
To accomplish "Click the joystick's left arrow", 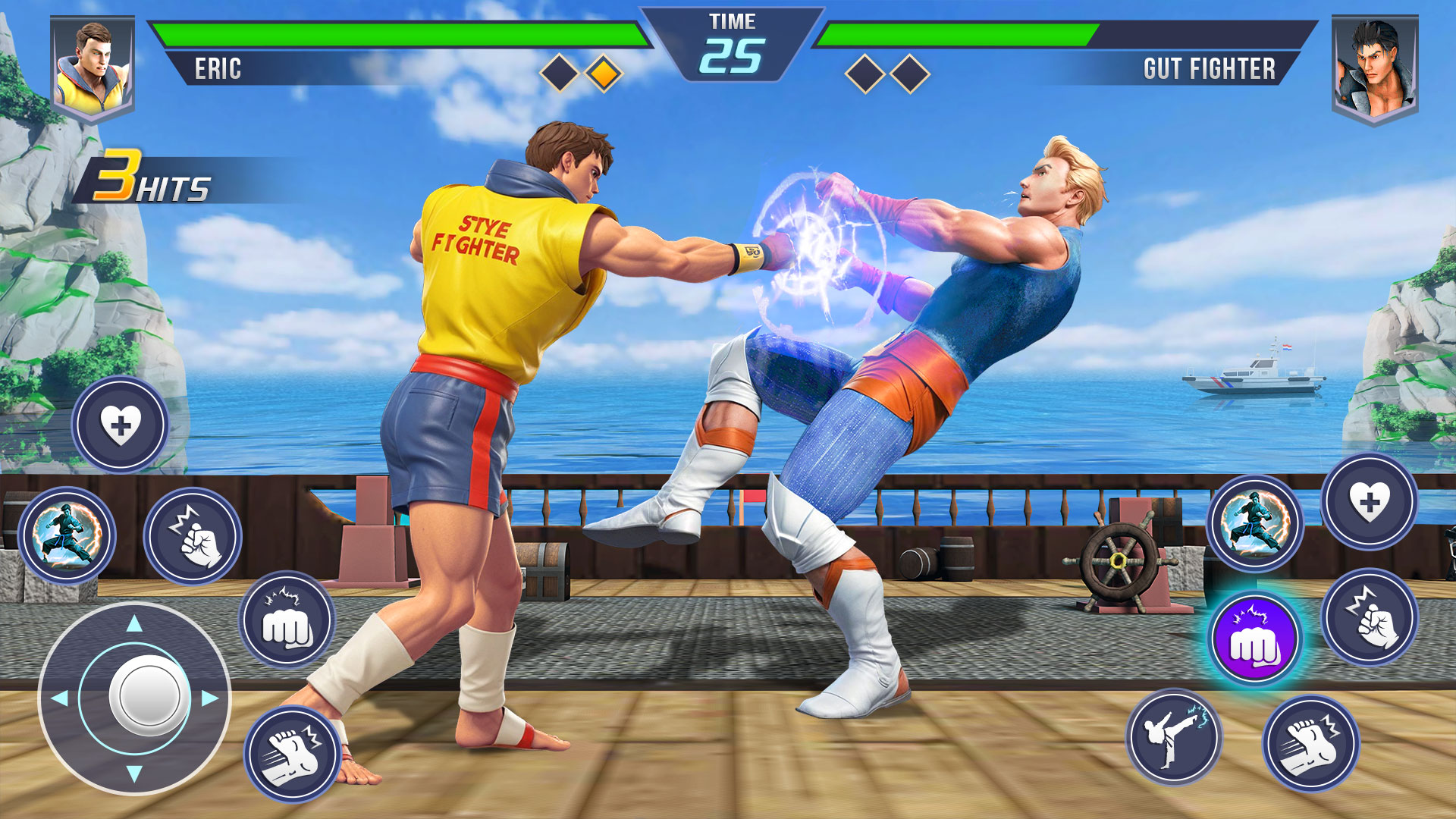I will tap(59, 698).
